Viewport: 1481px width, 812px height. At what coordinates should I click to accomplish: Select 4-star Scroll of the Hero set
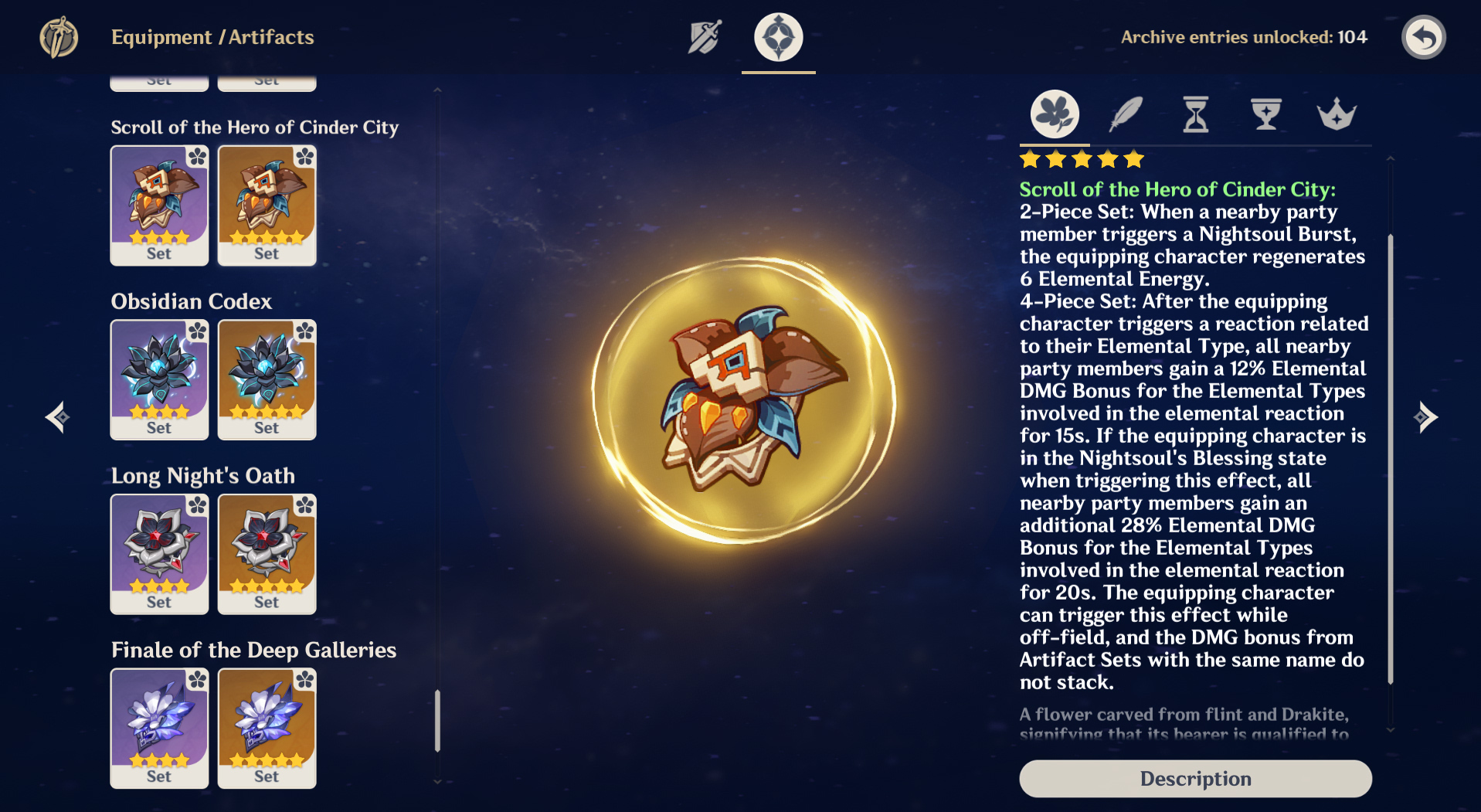point(159,206)
